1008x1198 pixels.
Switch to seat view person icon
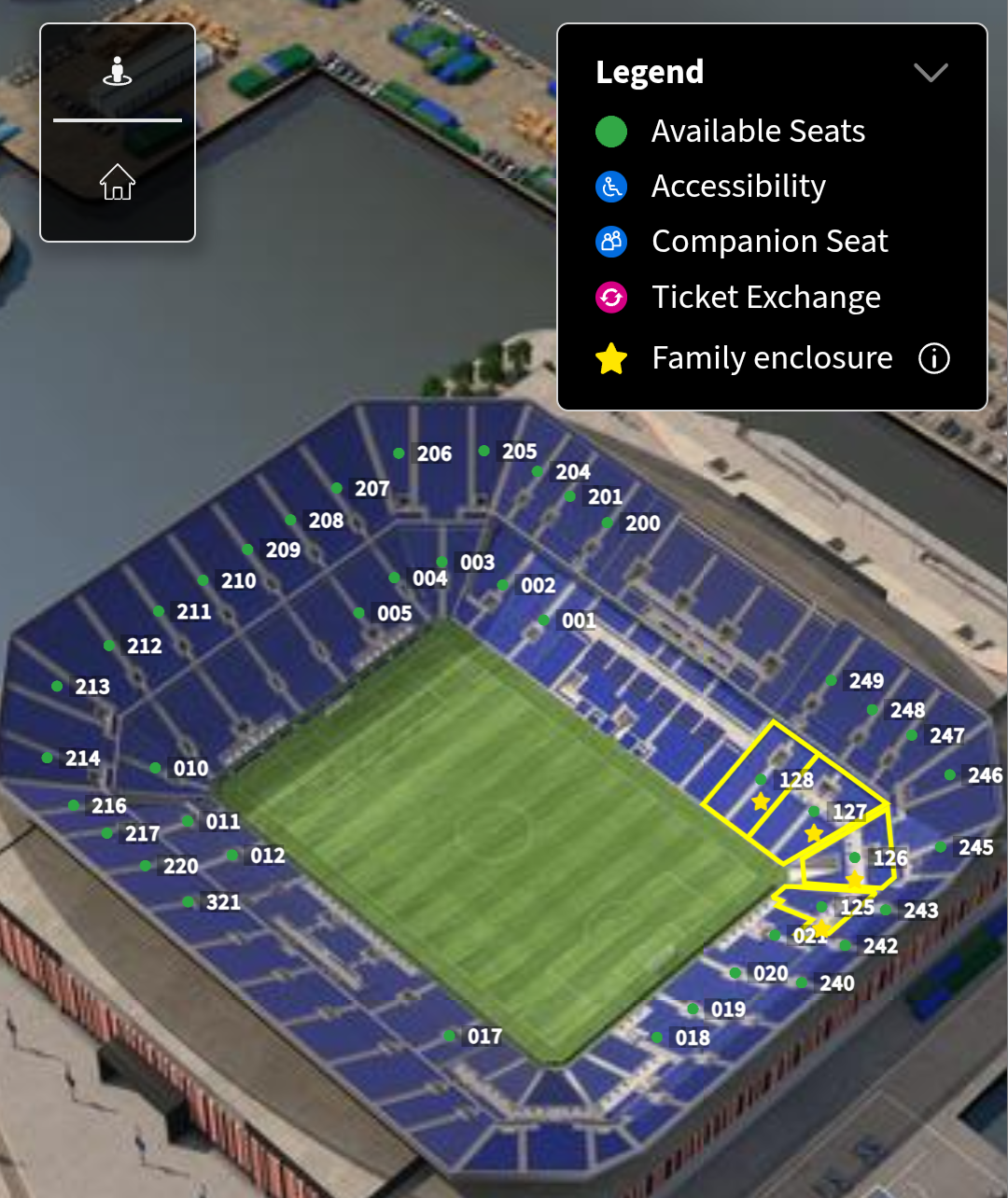118,72
